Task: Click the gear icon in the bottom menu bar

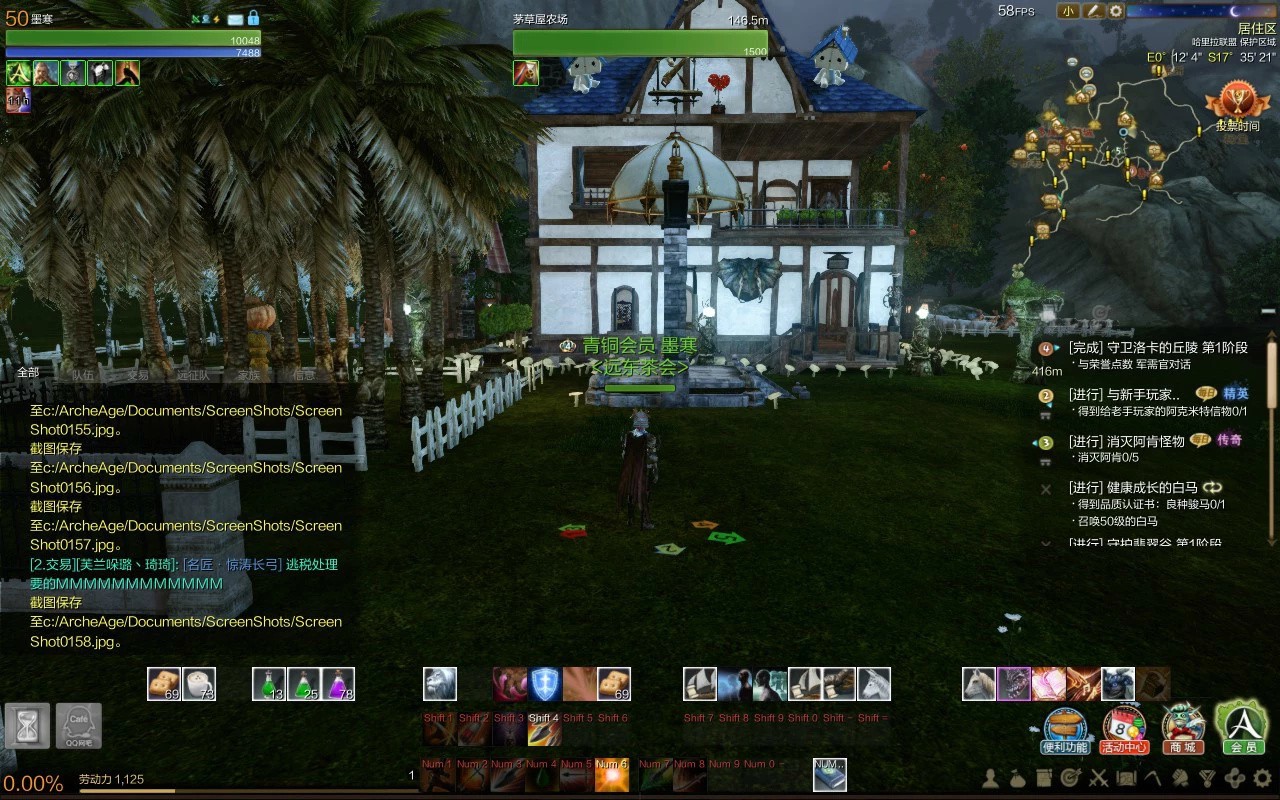Action: pyautogui.click(x=1261, y=778)
